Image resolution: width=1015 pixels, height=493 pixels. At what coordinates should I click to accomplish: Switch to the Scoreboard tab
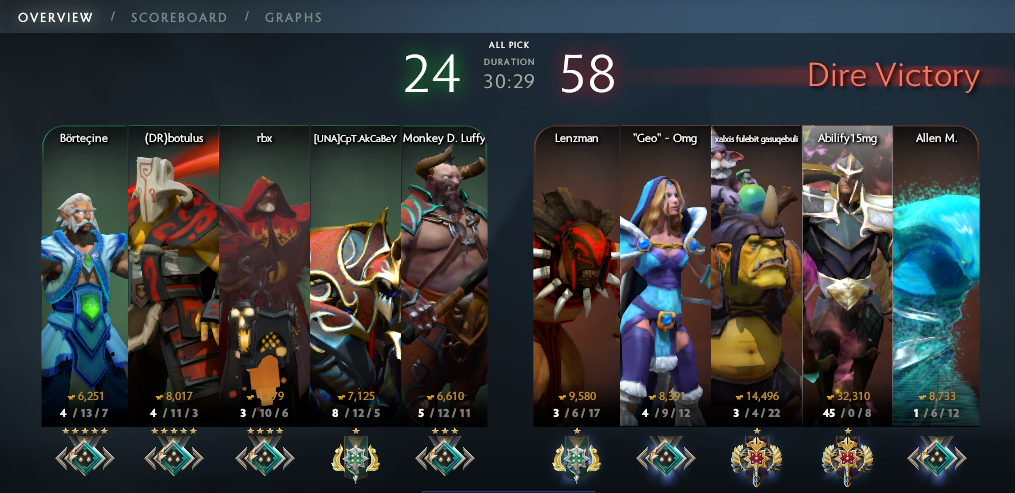pyautogui.click(x=178, y=17)
